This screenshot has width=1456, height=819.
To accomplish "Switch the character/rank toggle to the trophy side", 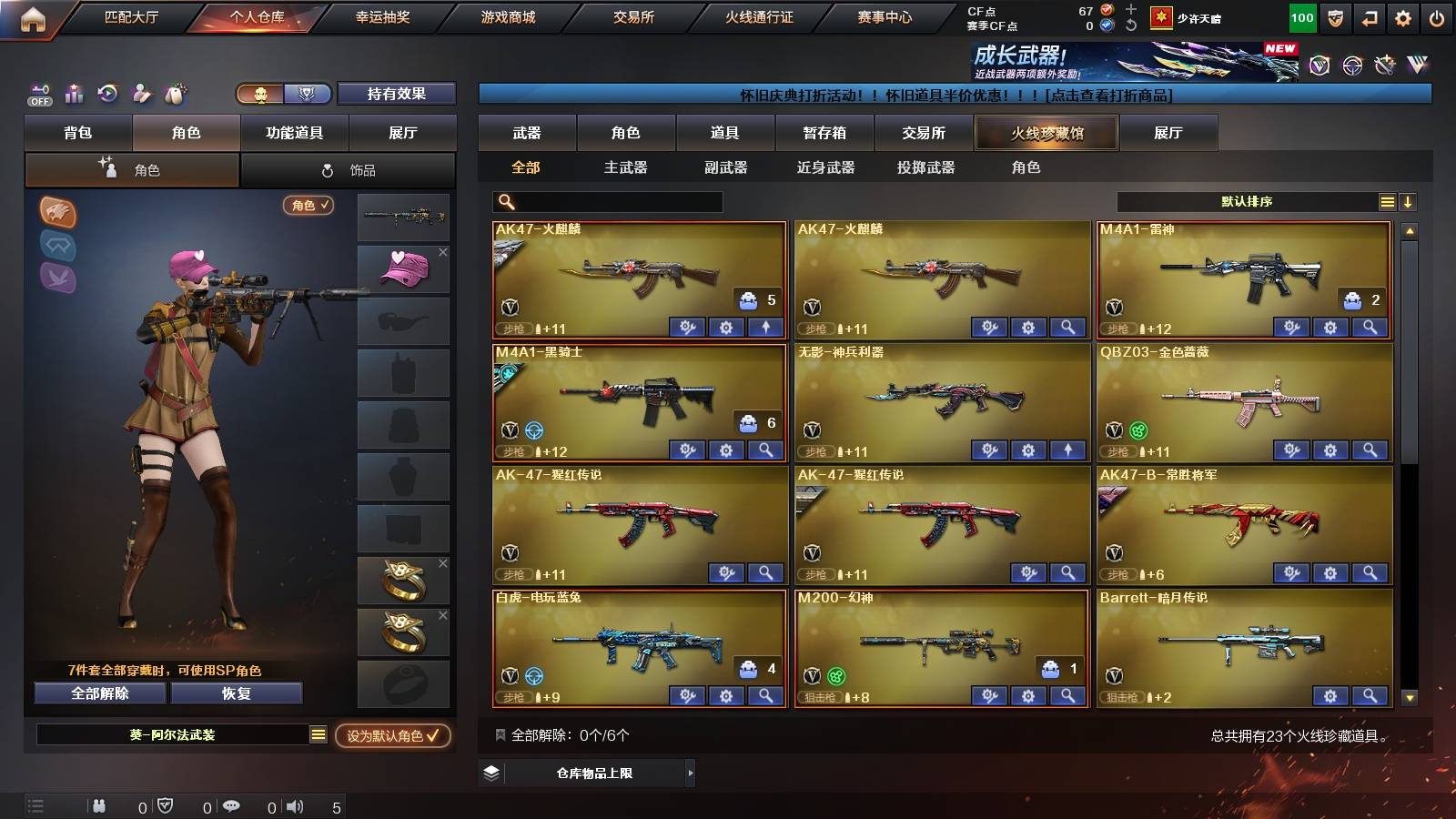I will tap(308, 94).
